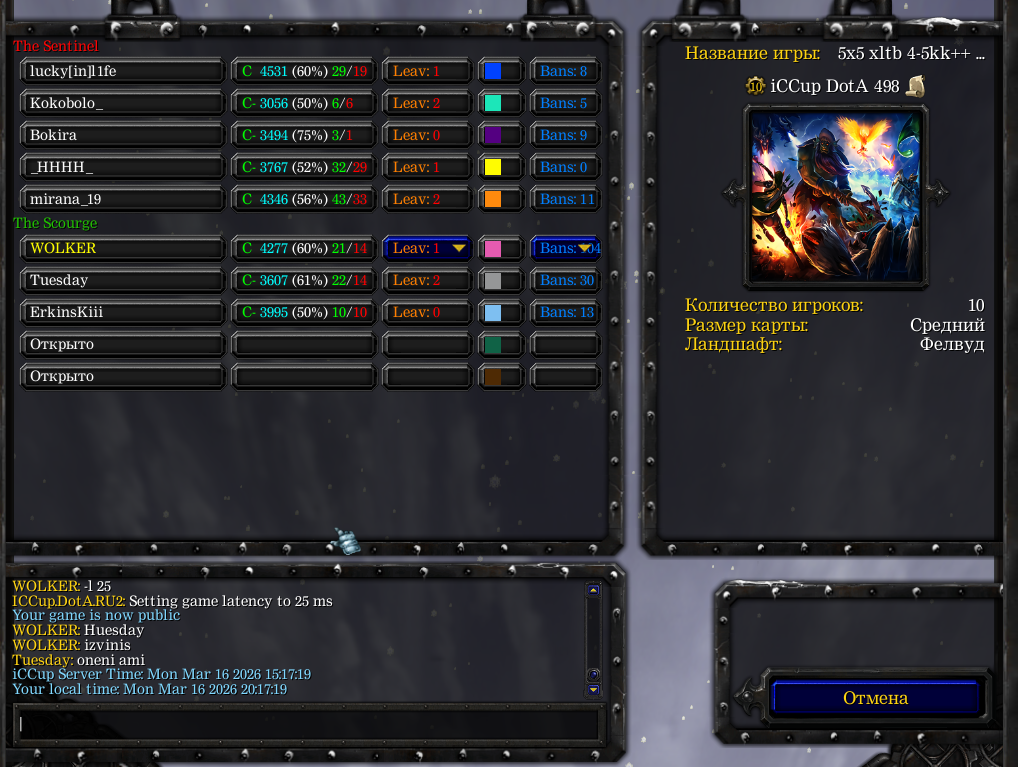Viewport: 1018px width, 767px height.
Task: Open the WOLKER player name slot
Action: coord(122,248)
